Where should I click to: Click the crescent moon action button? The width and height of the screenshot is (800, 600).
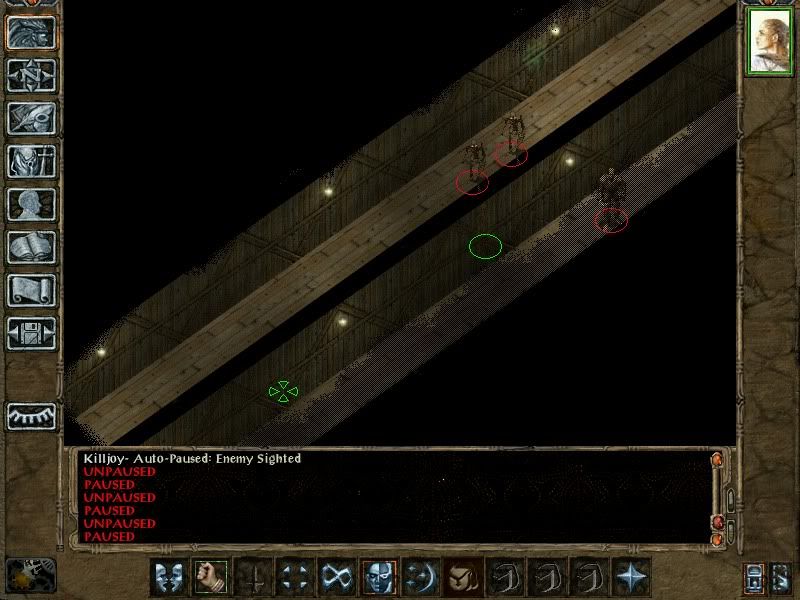click(x=421, y=576)
